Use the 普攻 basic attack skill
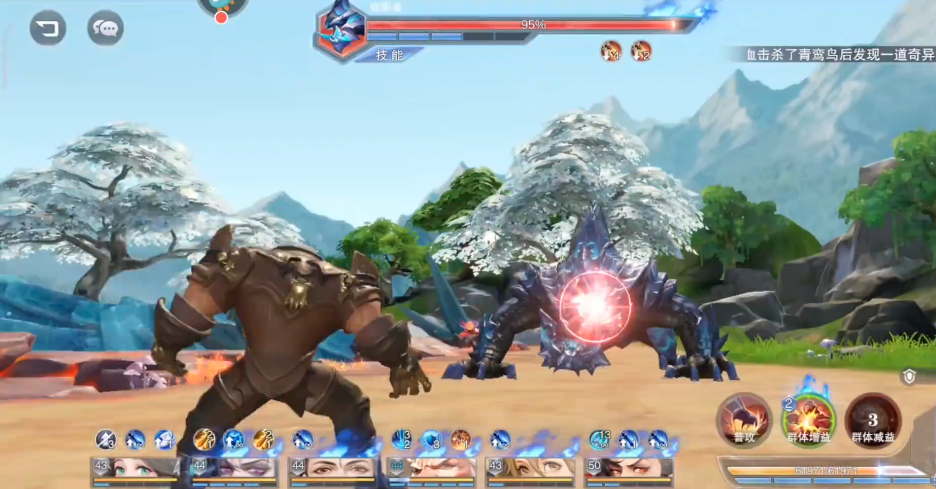 tap(743, 417)
